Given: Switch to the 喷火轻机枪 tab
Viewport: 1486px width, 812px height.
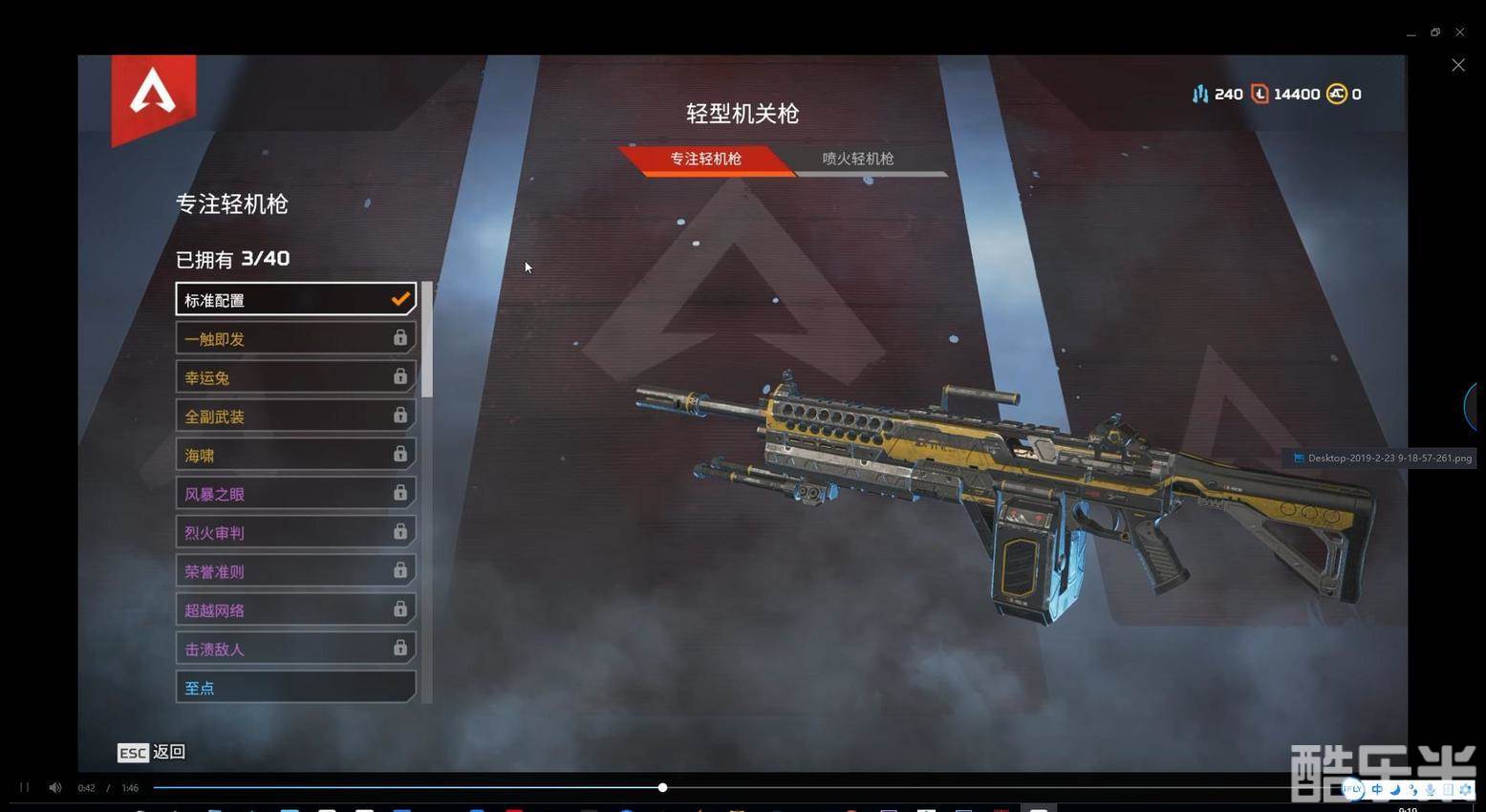Looking at the screenshot, I should point(858,159).
